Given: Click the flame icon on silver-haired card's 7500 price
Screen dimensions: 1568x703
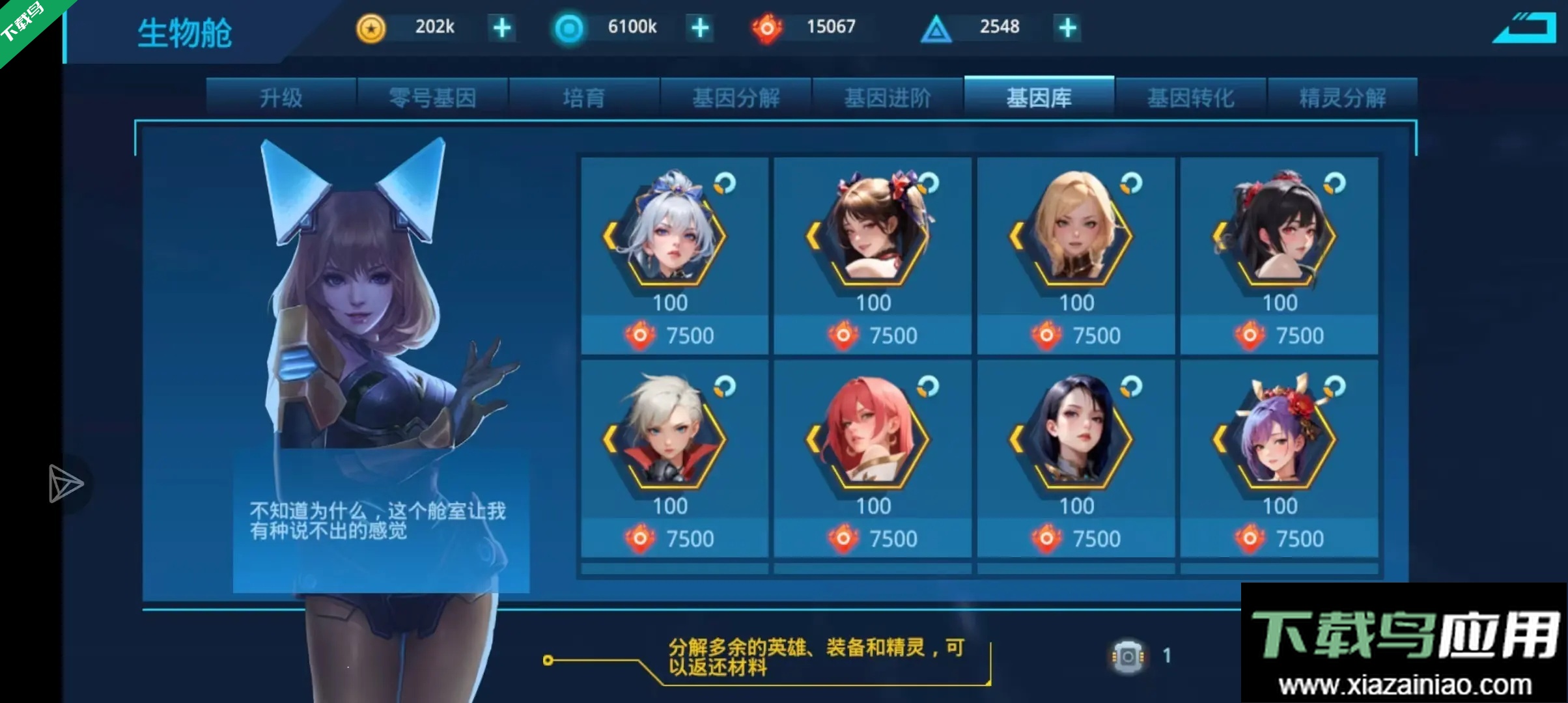Looking at the screenshot, I should coord(641,335).
